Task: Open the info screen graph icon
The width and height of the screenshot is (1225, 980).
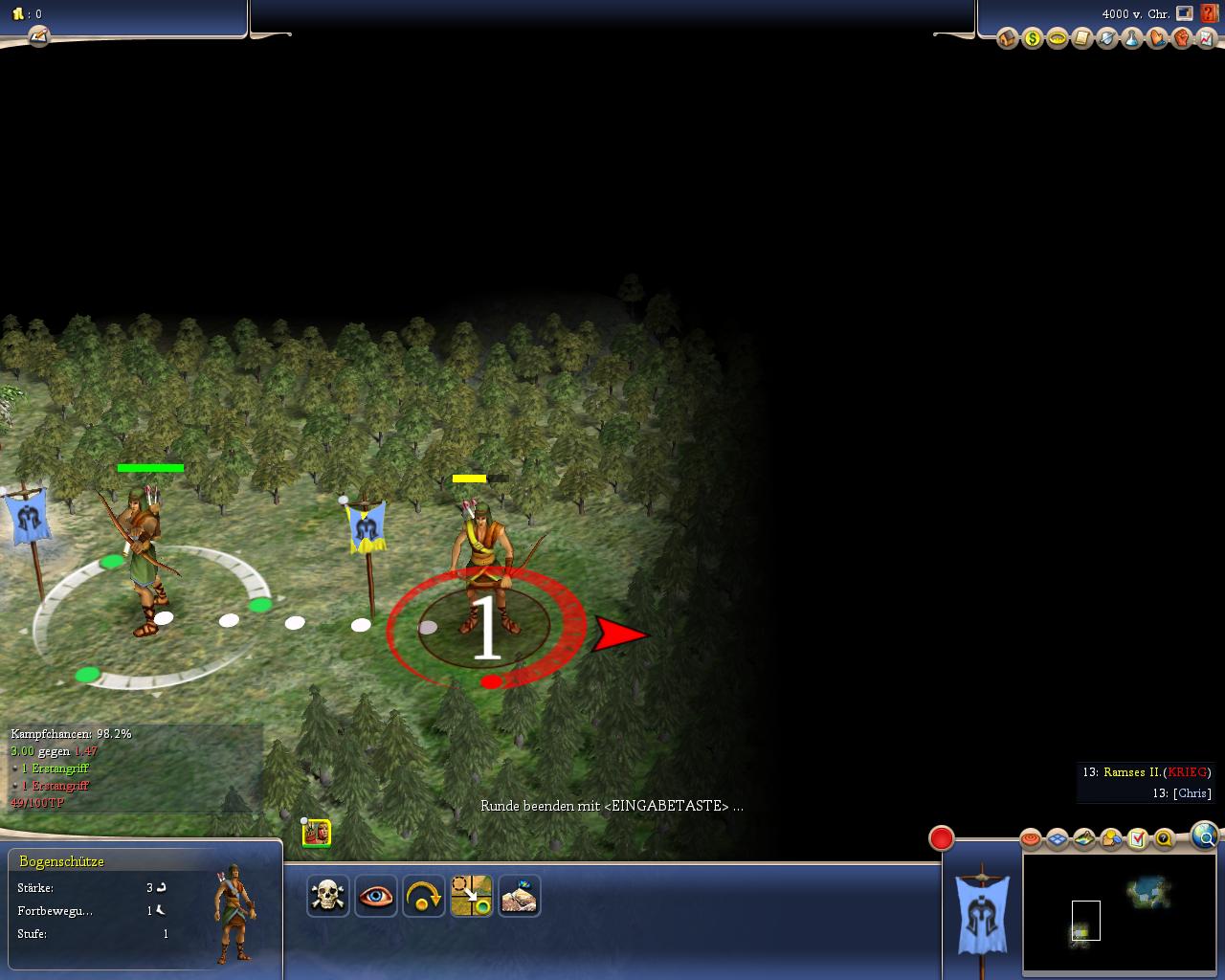Action: tap(1206, 39)
